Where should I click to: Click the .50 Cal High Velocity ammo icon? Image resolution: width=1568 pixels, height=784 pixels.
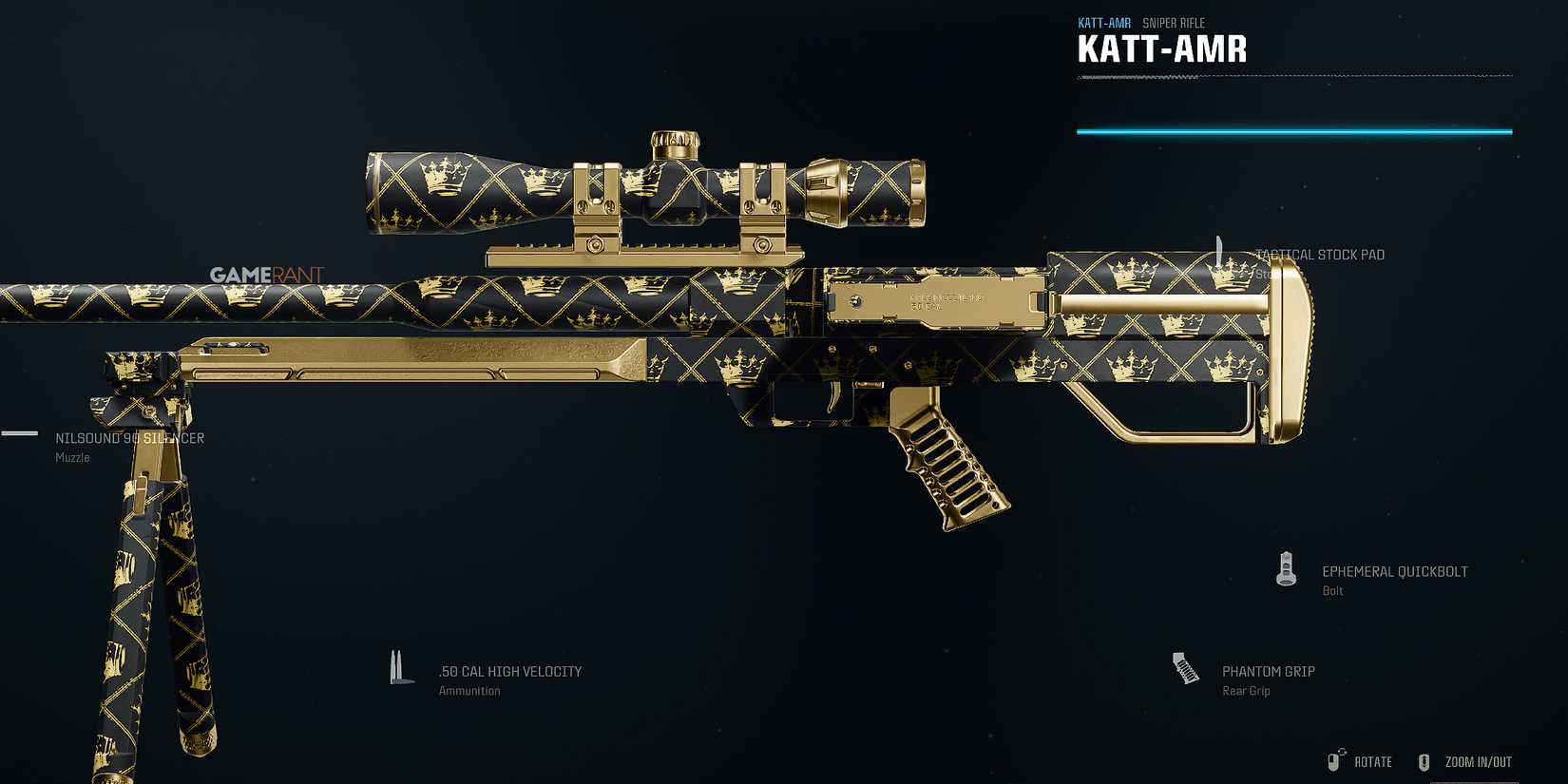click(399, 667)
